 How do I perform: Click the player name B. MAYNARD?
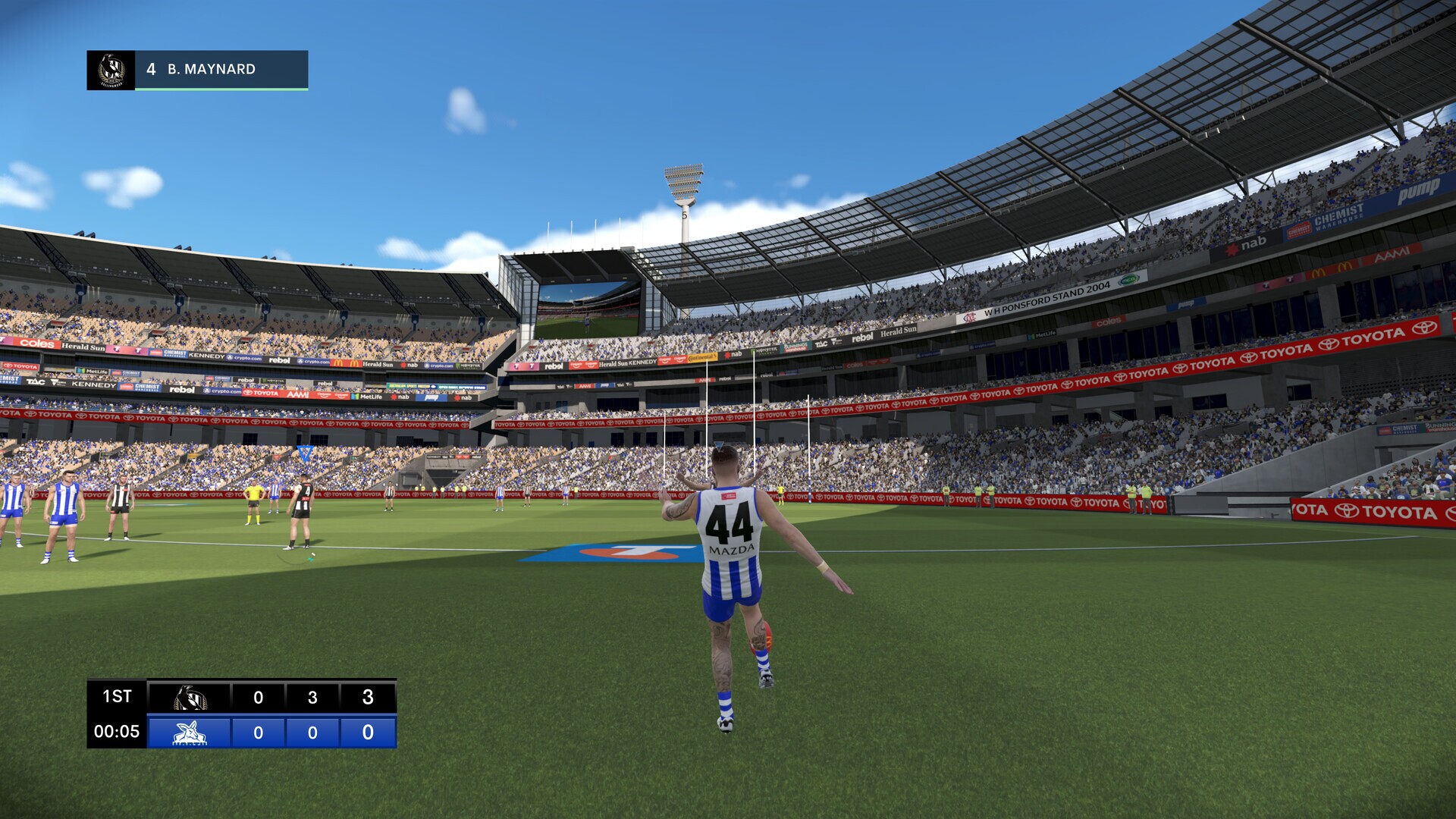click(x=210, y=69)
